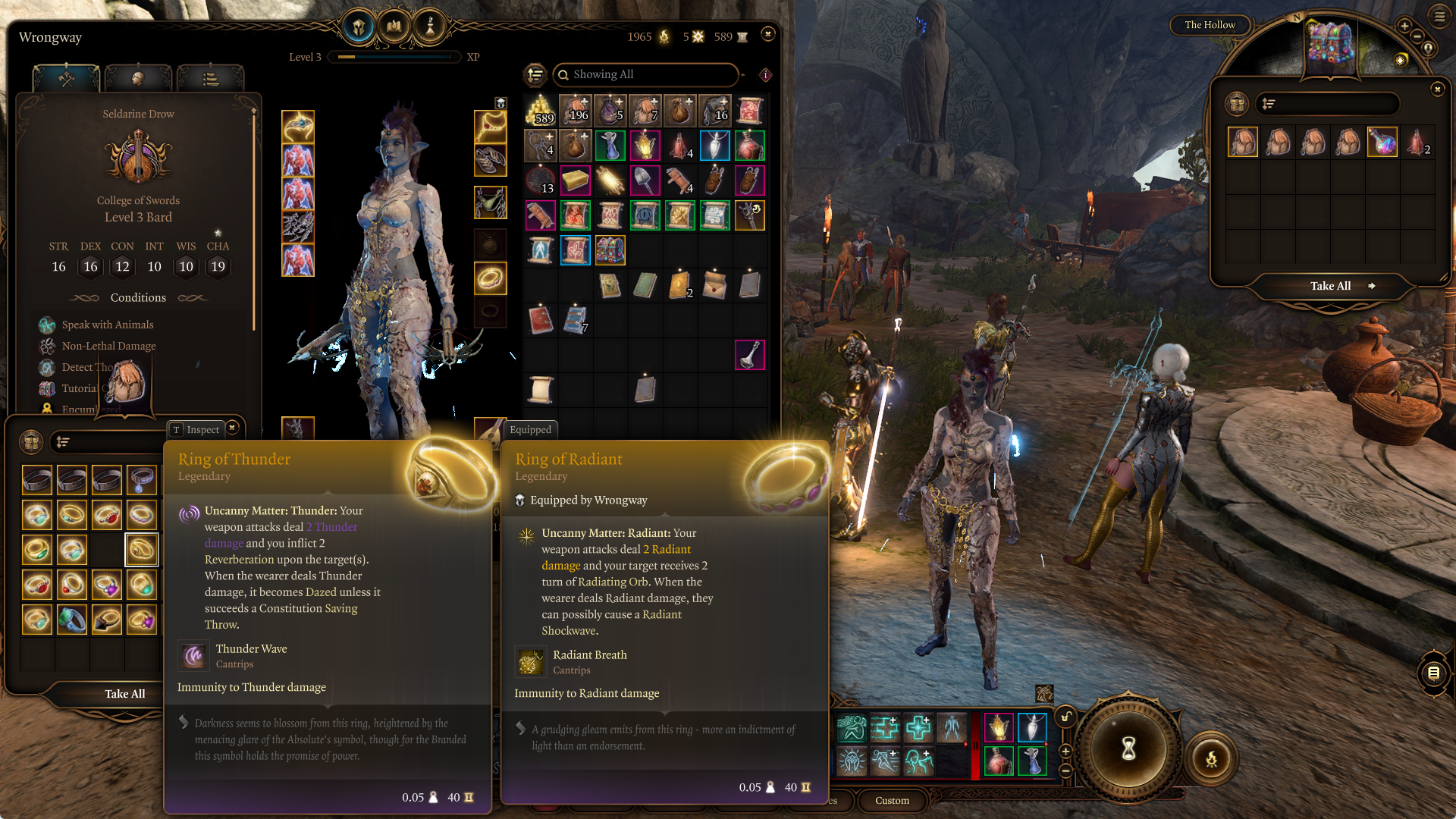The height and width of the screenshot is (819, 1456).
Task: Click the colorful treasure chest inventory item
Action: 610,250
